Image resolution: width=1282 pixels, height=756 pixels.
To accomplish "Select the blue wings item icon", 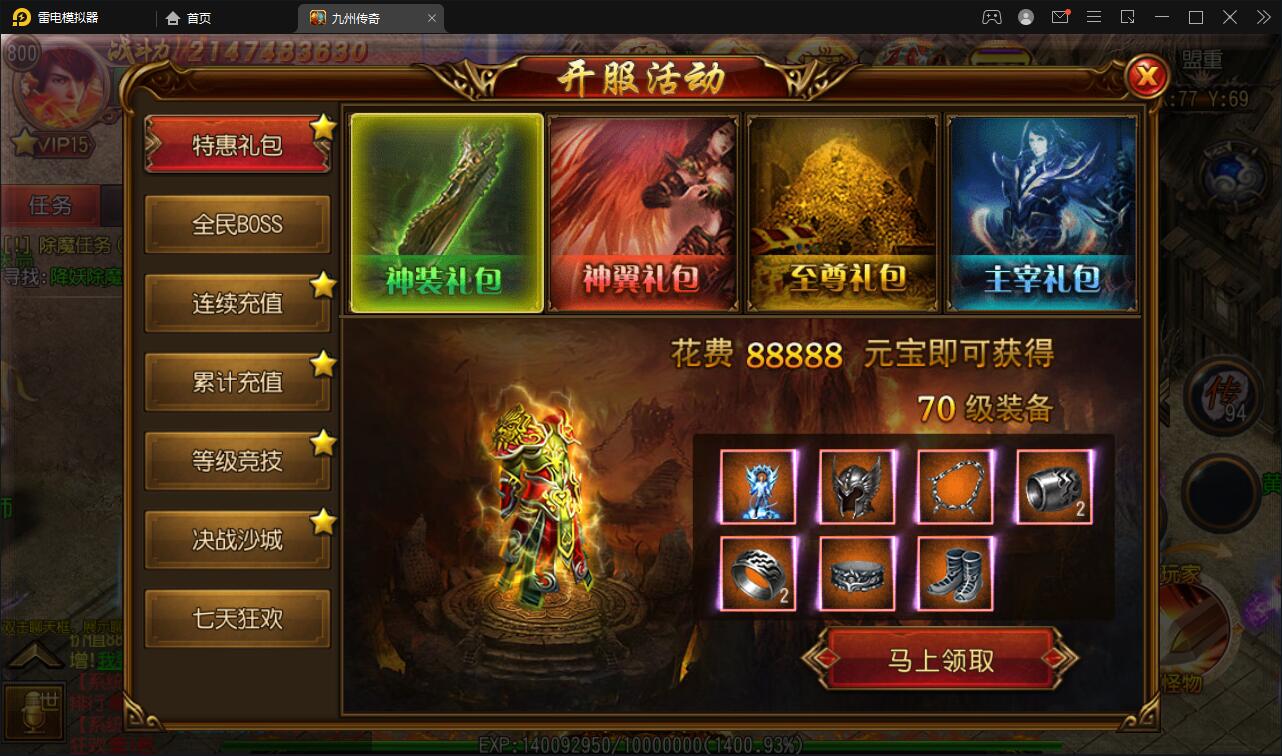I will pos(757,489).
